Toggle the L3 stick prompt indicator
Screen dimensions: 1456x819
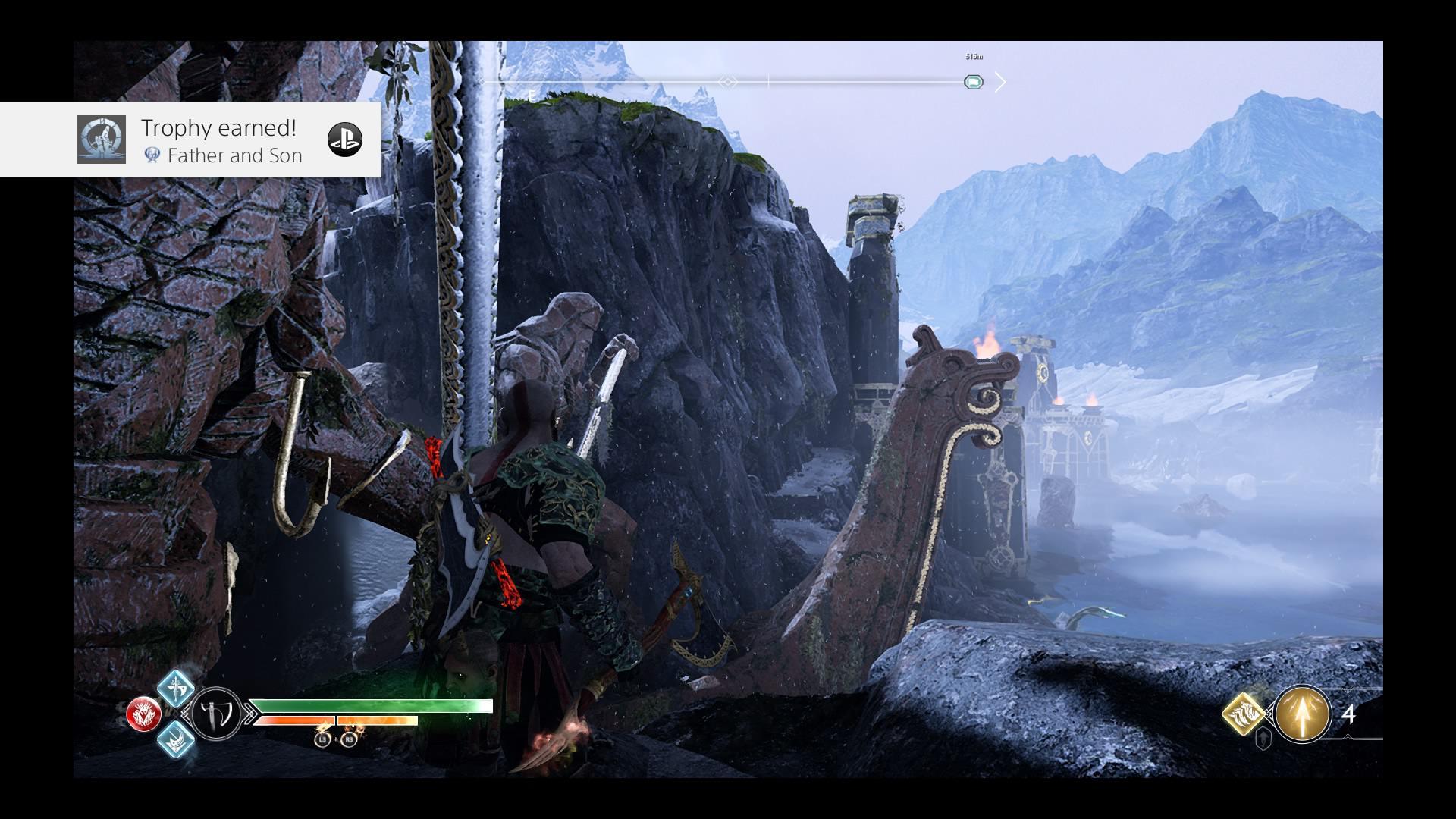tap(322, 740)
